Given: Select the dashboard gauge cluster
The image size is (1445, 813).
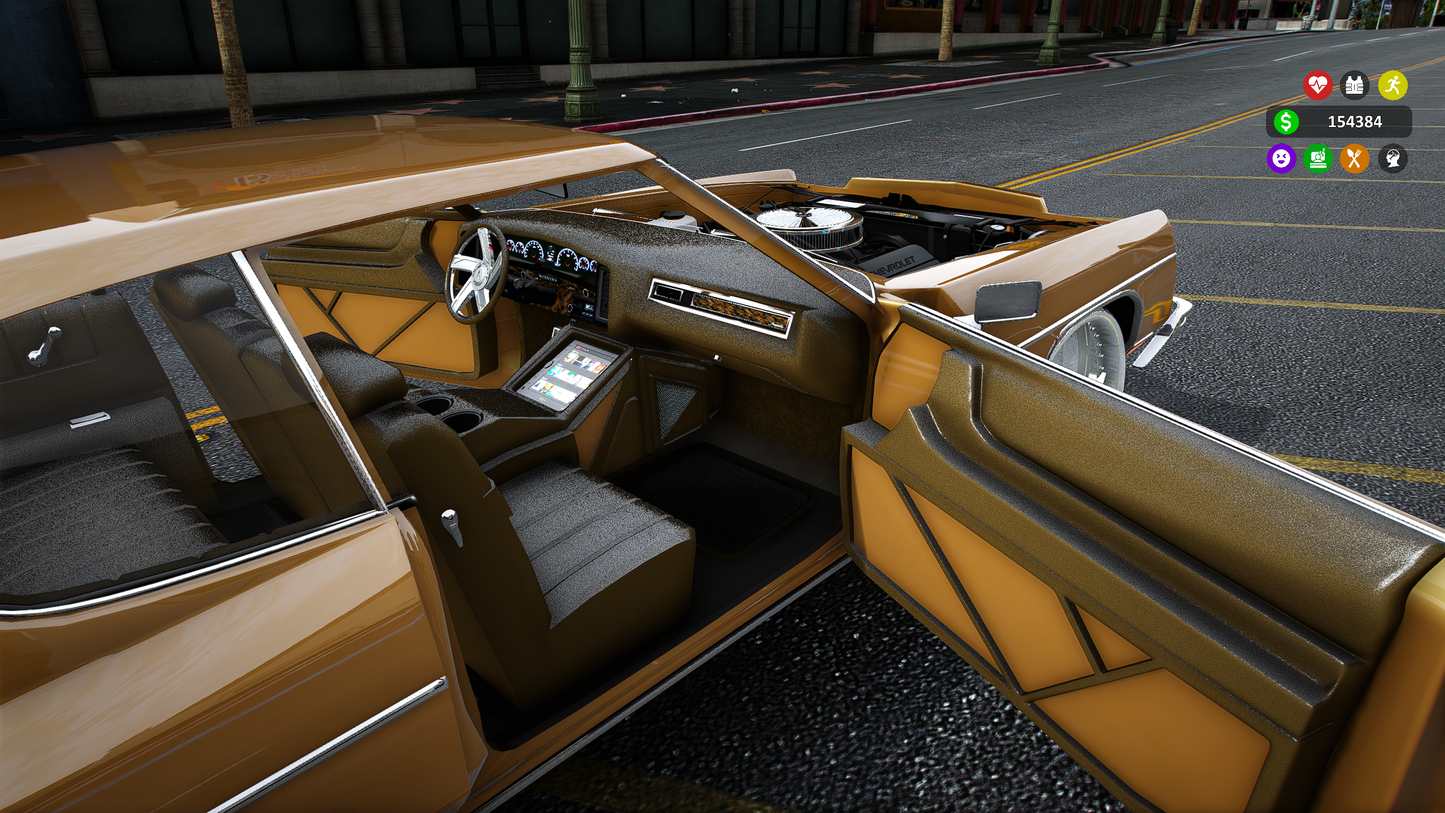Looking at the screenshot, I should (x=551, y=253).
